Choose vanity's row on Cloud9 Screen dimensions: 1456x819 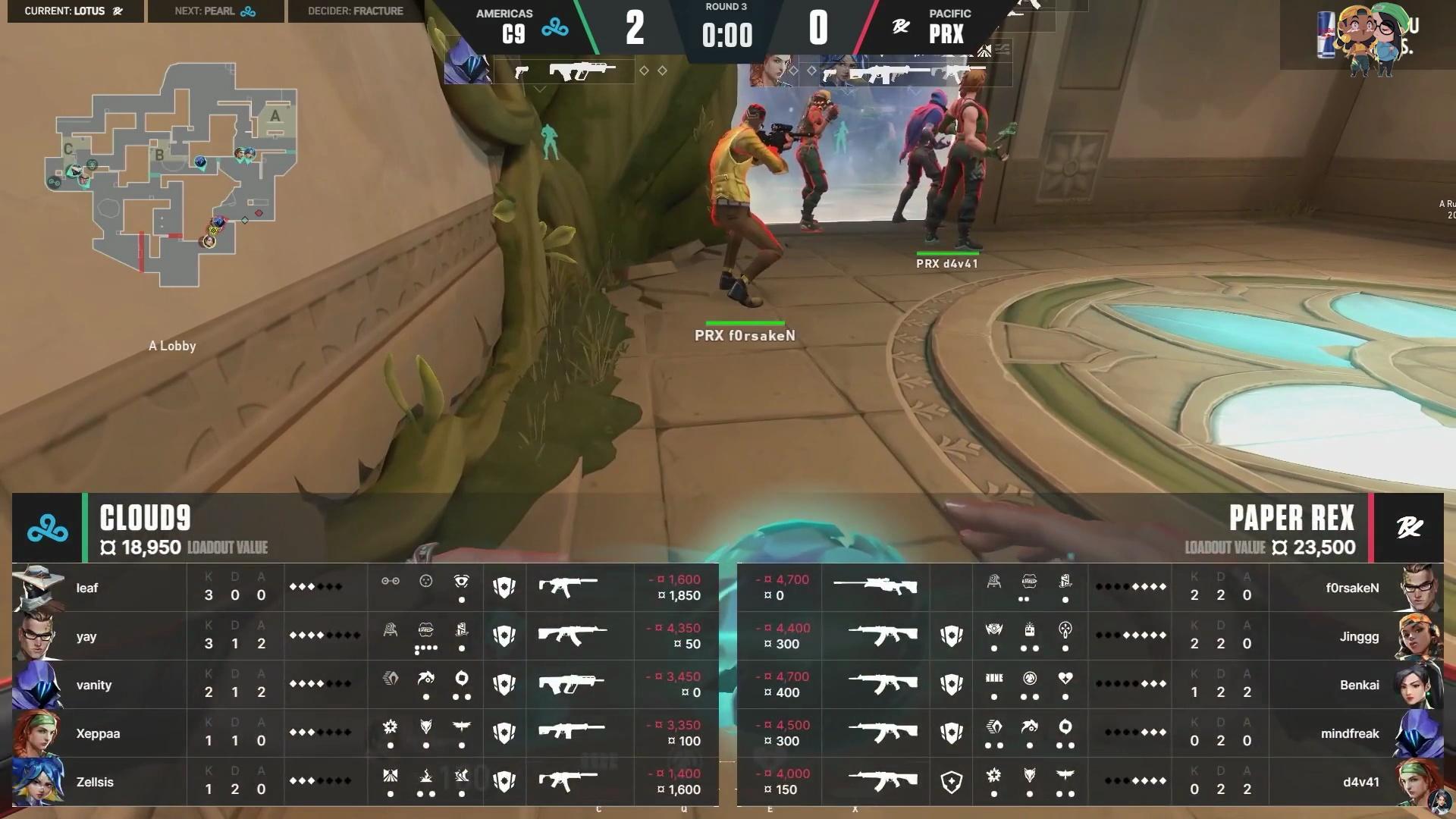point(364,685)
